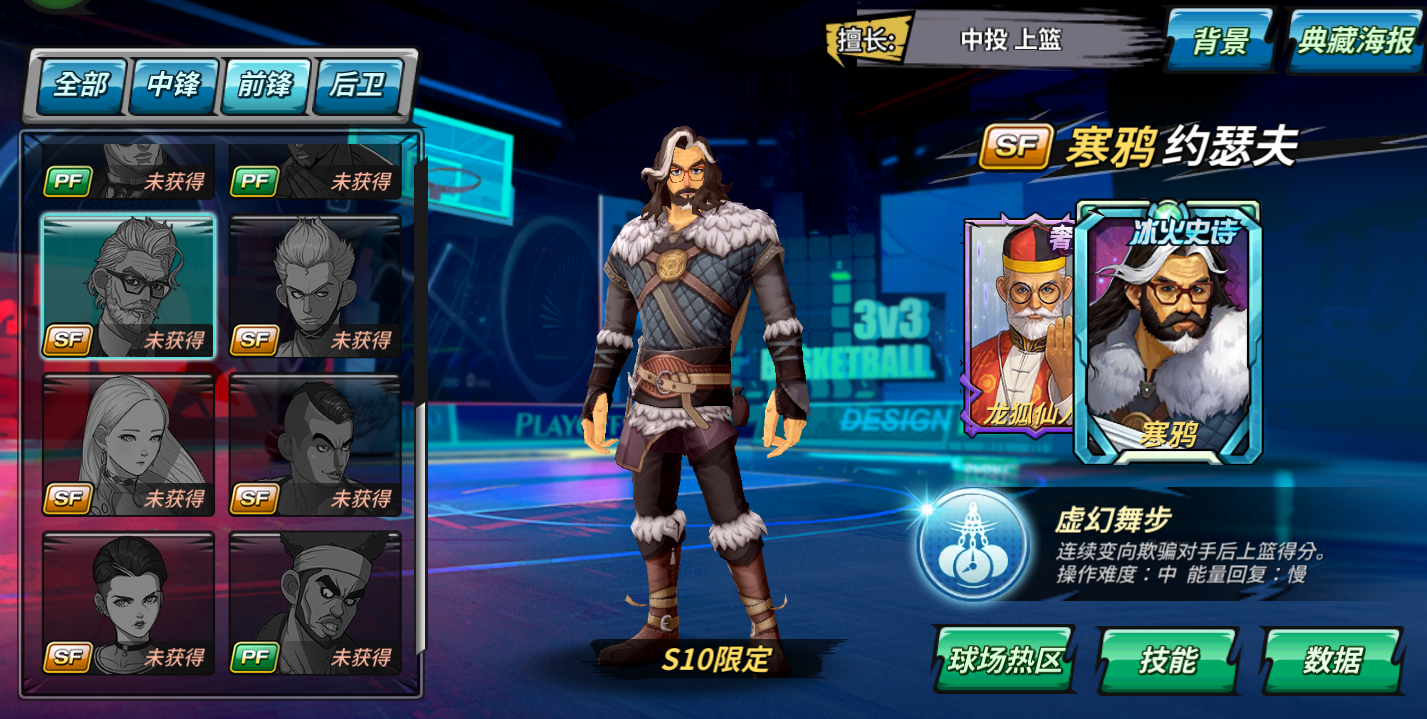The width and height of the screenshot is (1427, 719).
Task: View the 典藏海报 collection poster
Action: point(1356,41)
